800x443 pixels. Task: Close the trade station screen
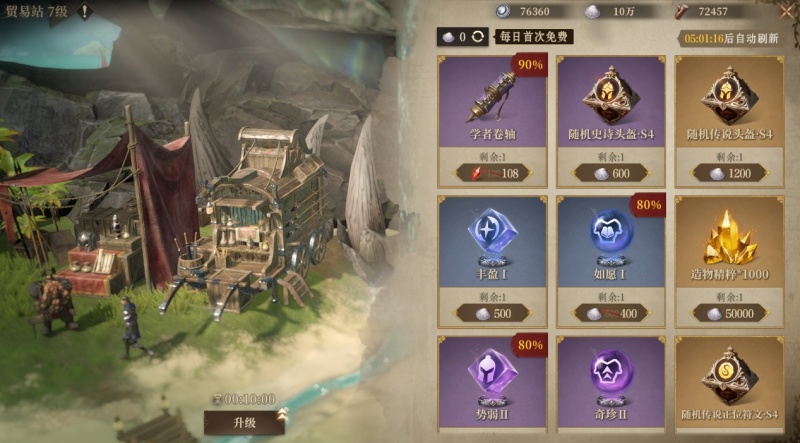[786, 12]
